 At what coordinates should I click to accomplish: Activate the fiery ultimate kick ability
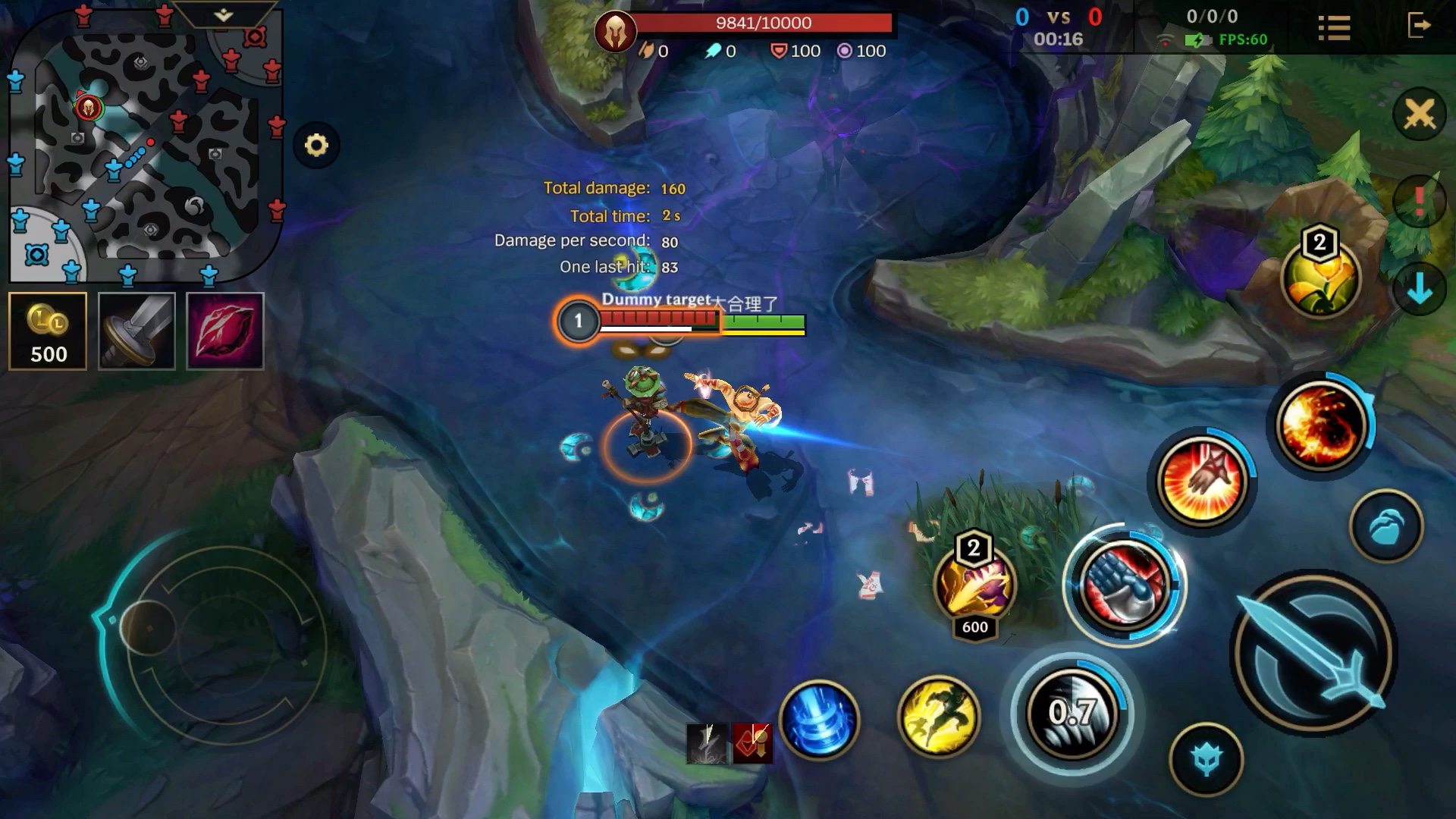(1320, 423)
